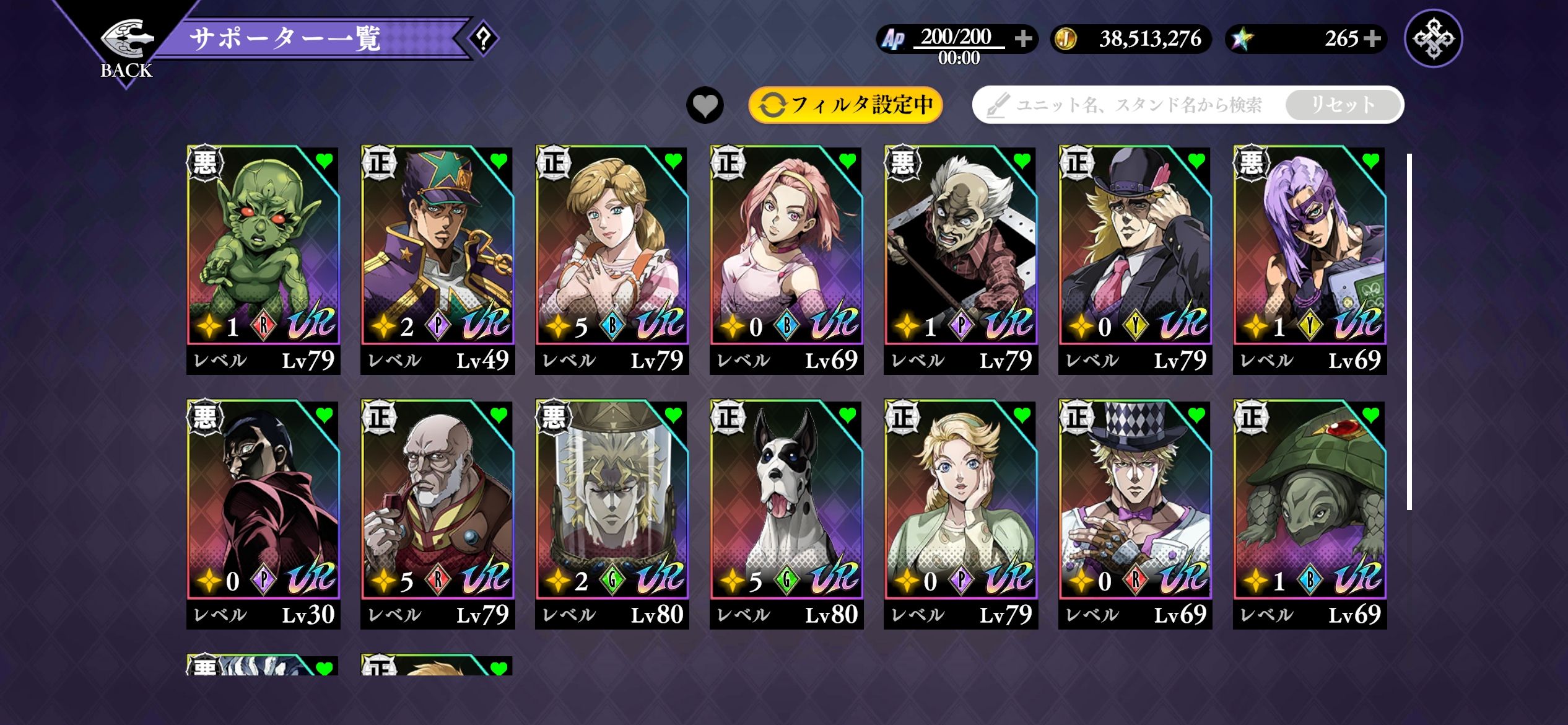Choose the checkered top hat supporter card
Screen dimensions: 1568x725
click(1135, 514)
